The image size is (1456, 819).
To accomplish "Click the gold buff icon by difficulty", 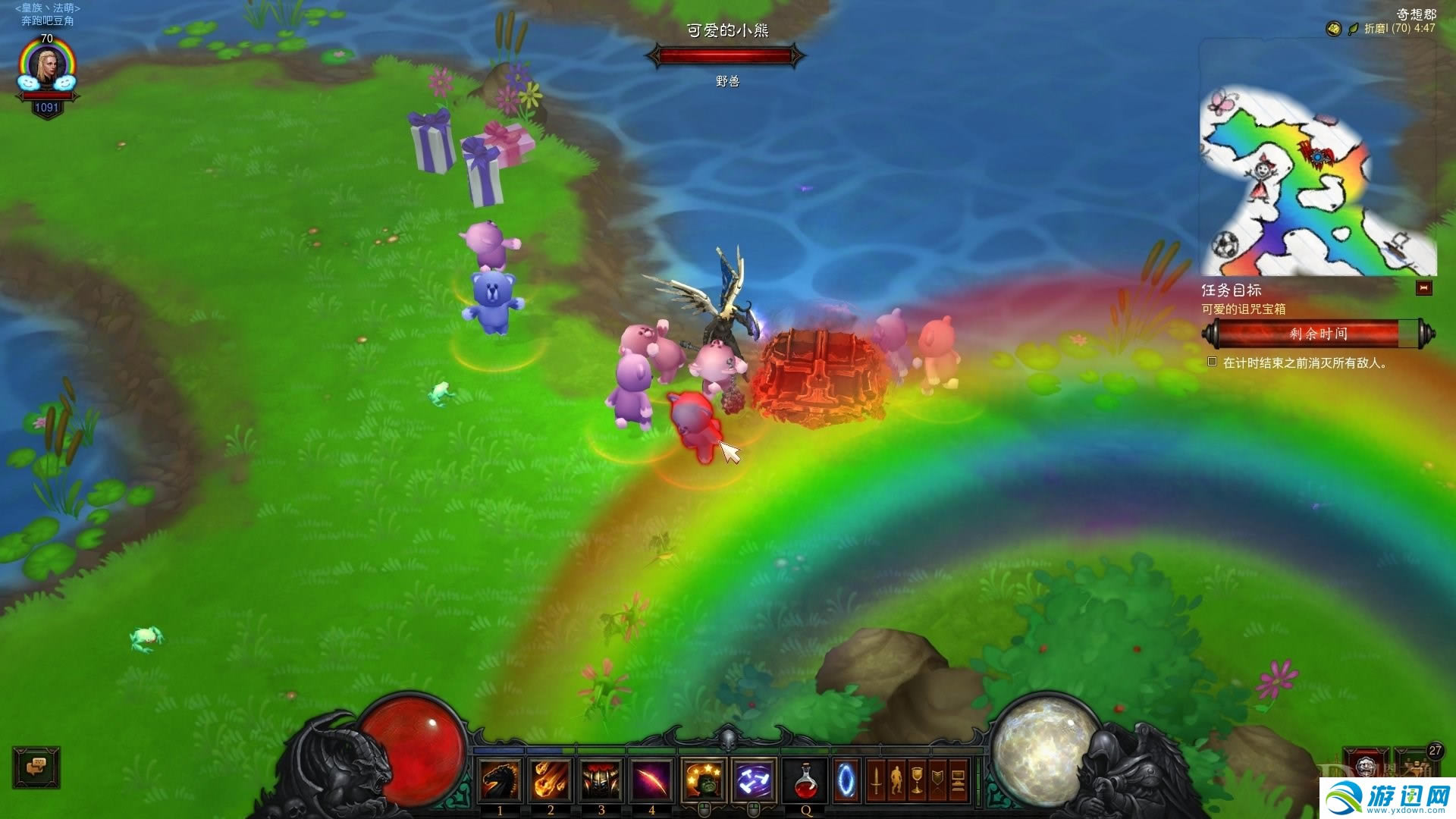I will 1333,29.
